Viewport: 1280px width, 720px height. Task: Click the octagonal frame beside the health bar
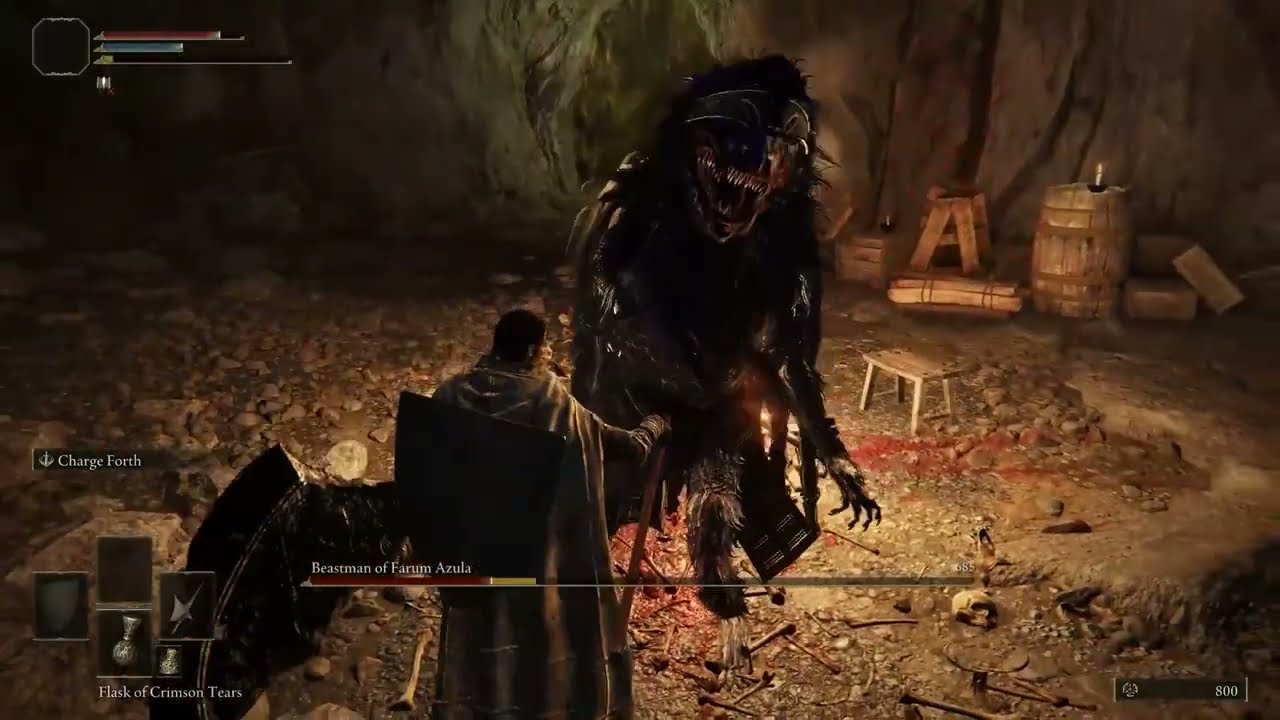tap(61, 46)
